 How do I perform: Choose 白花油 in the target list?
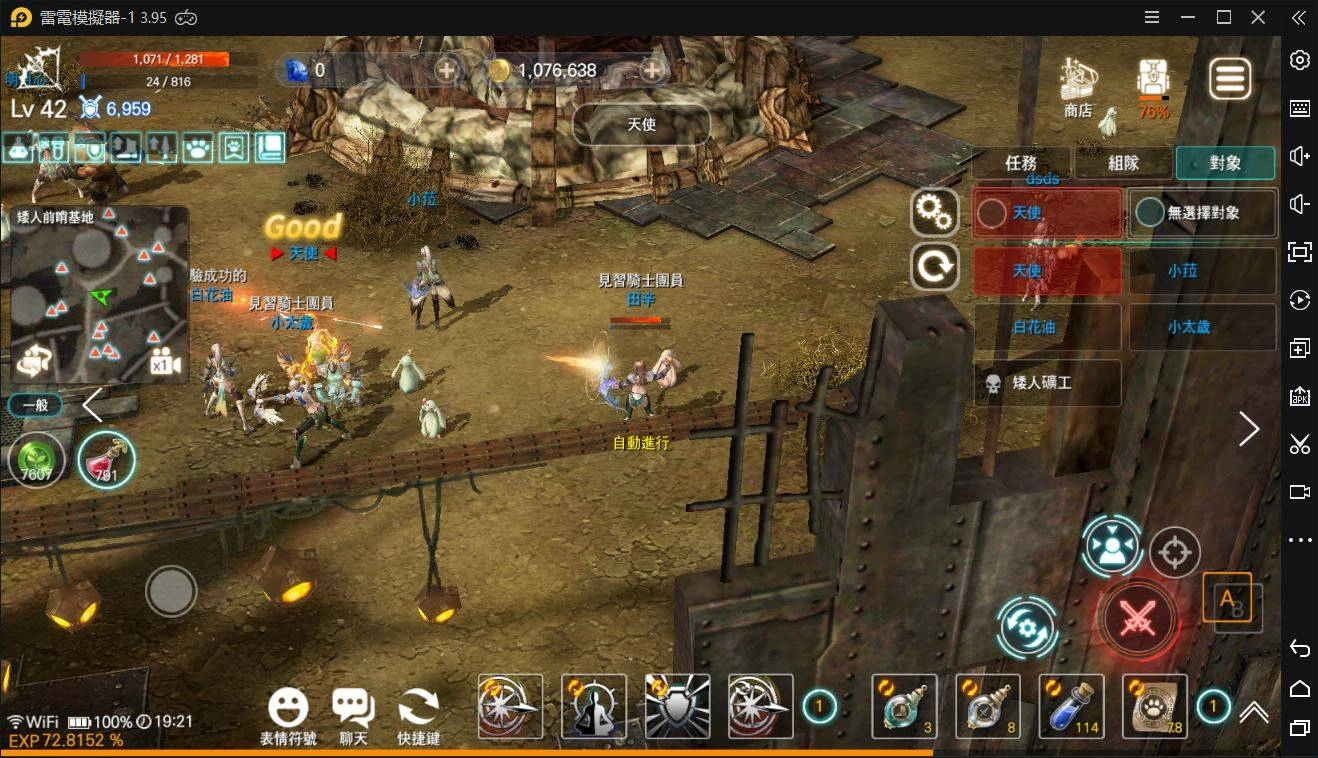click(1047, 327)
